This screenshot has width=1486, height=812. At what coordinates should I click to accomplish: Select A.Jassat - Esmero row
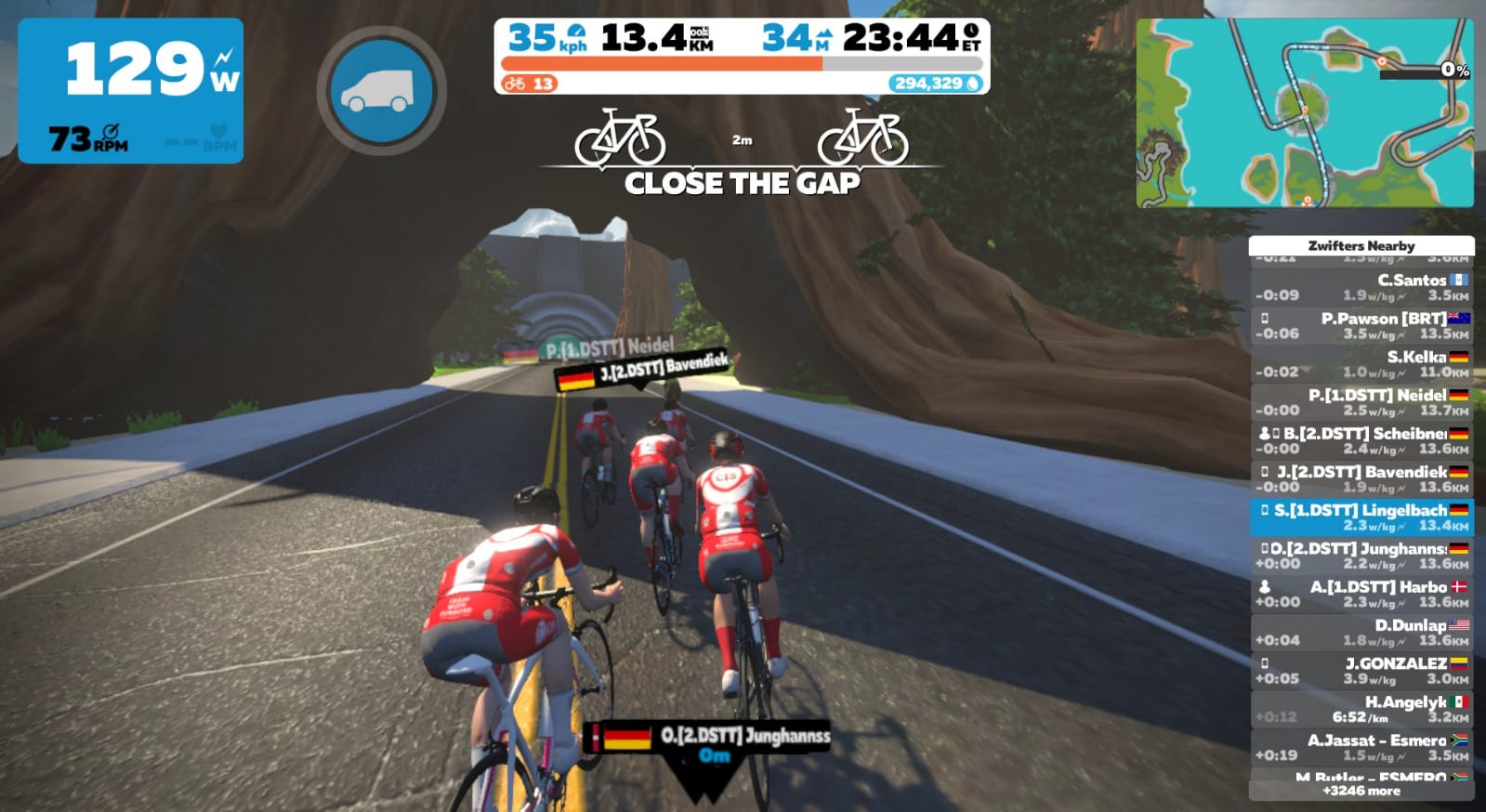(x=1361, y=747)
